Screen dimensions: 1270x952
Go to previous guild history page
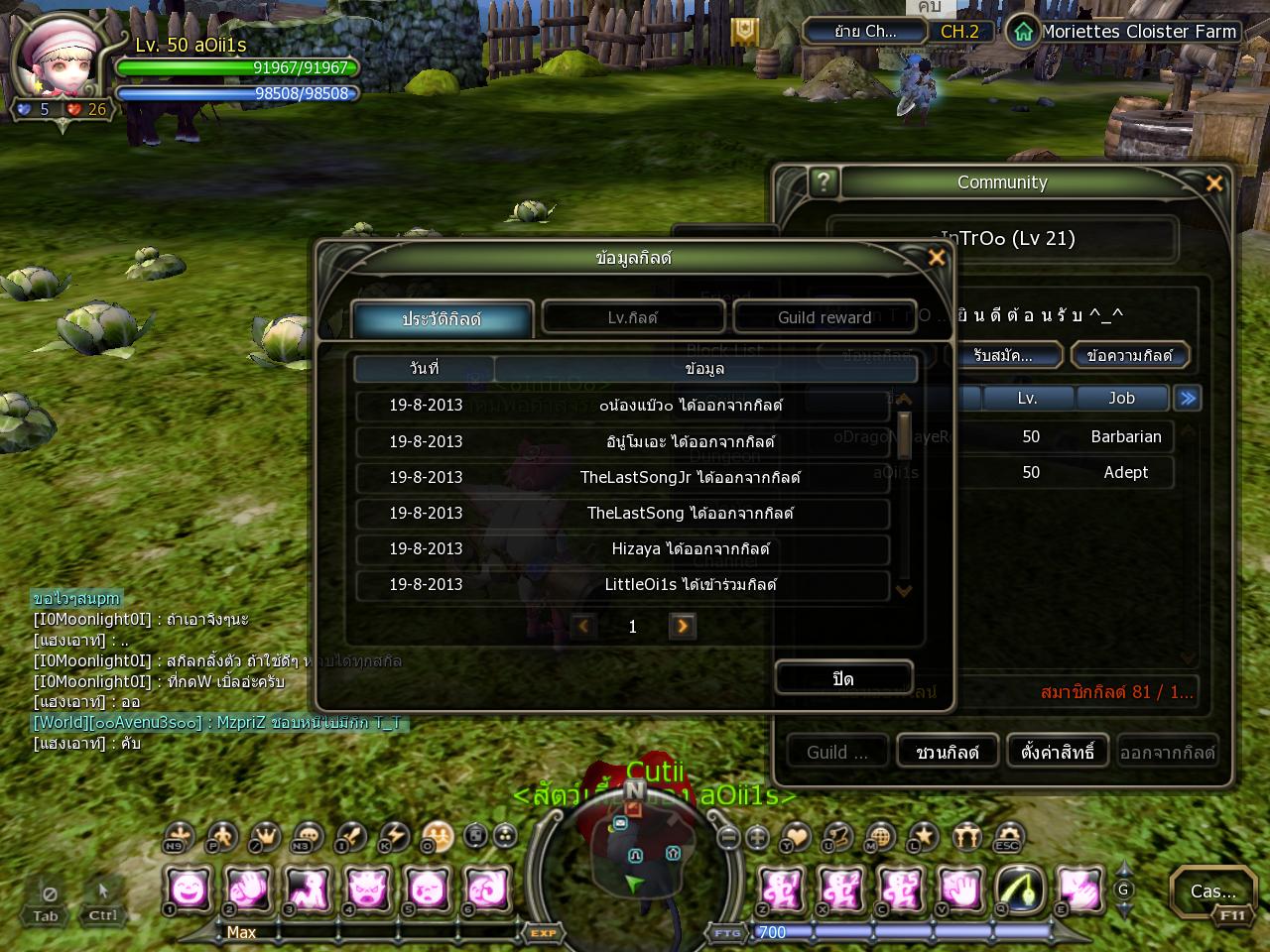coord(583,626)
